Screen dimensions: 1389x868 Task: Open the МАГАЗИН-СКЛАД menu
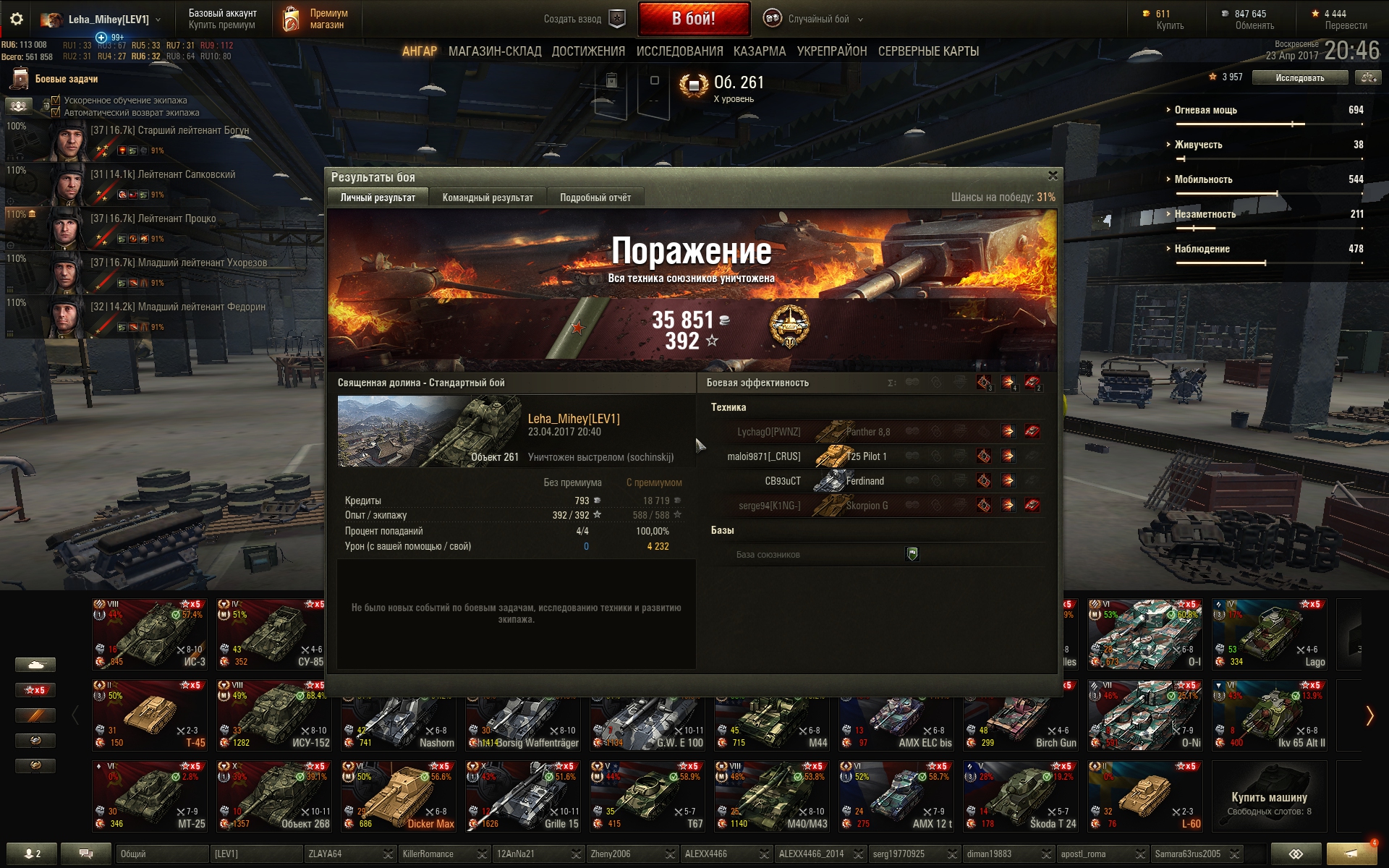pos(495,51)
